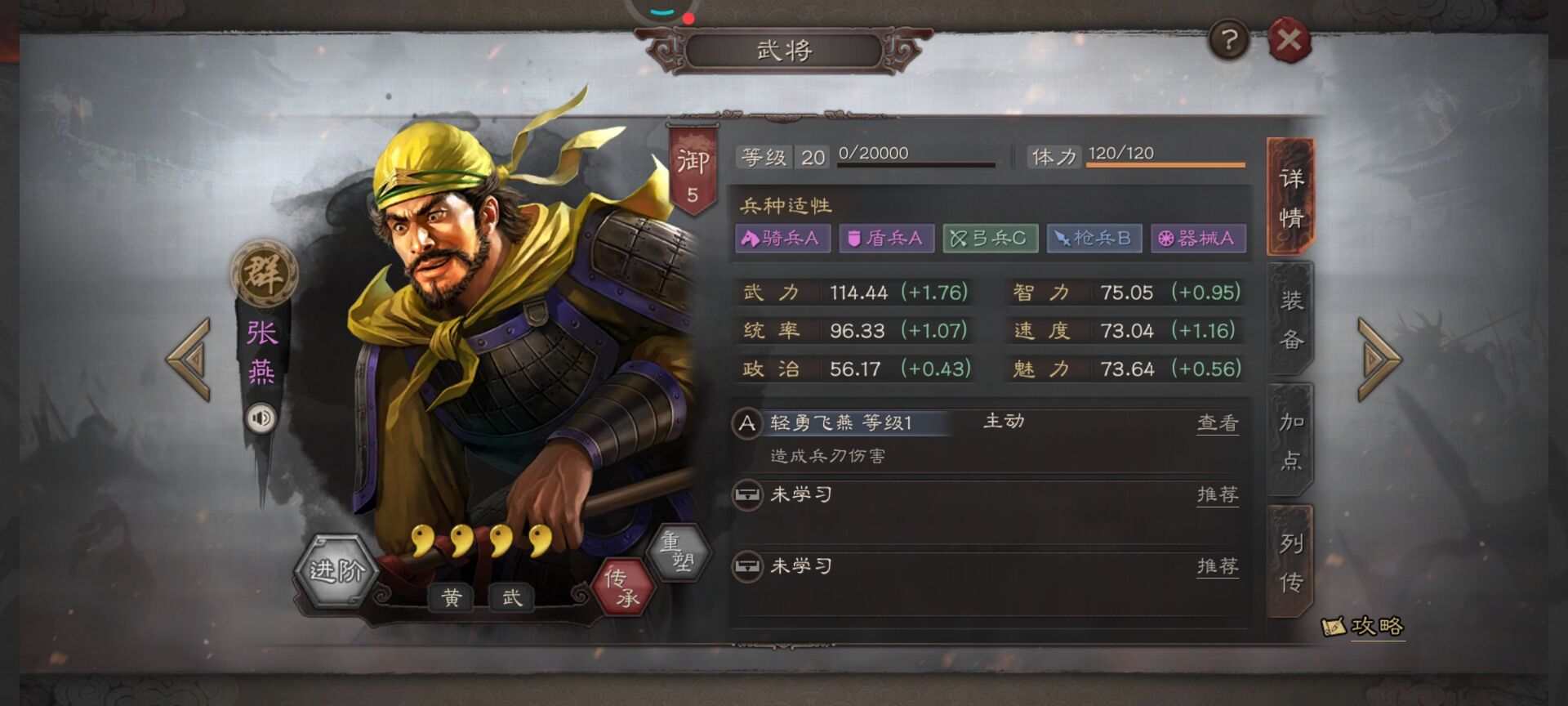Click the locked second skill slot icon

click(747, 495)
